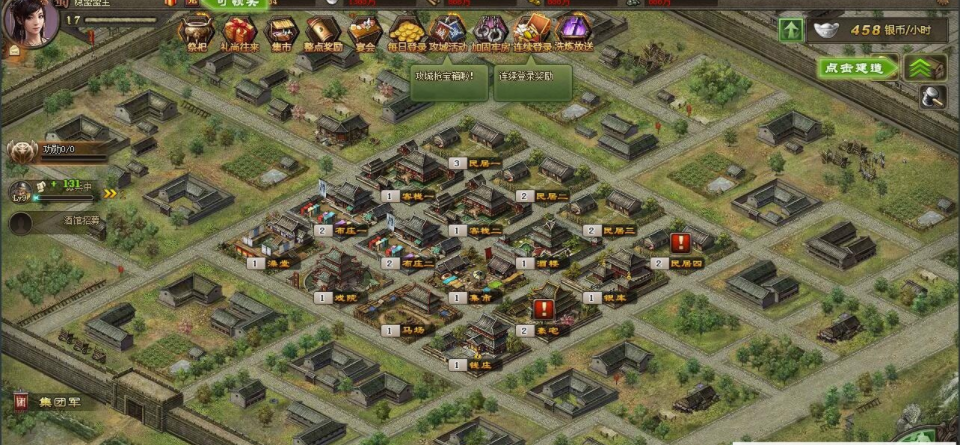This screenshot has height=445, width=960.
Task: Open the 攻城活动 siege event icon
Action: 447,32
